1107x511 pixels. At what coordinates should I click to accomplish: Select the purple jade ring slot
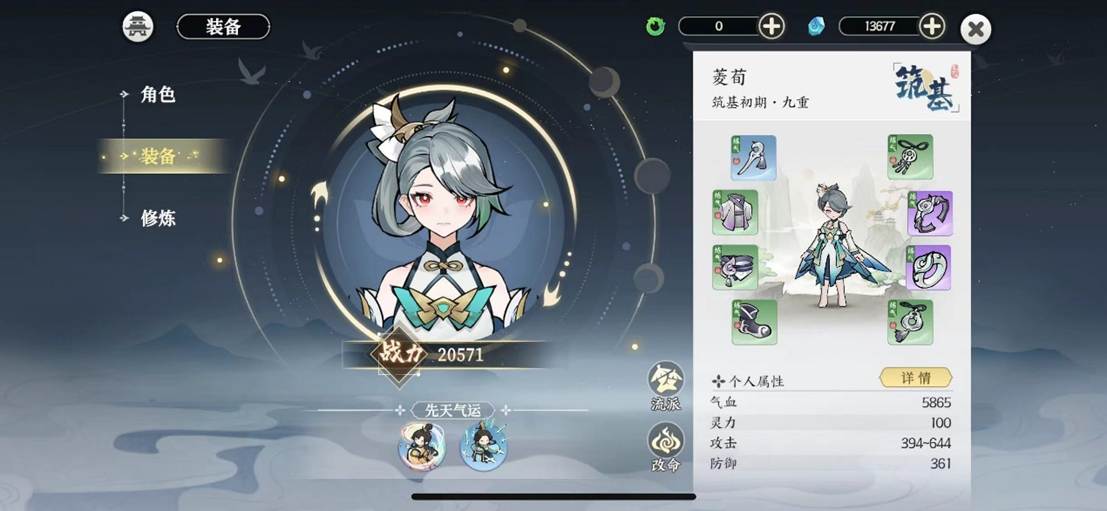point(929,267)
